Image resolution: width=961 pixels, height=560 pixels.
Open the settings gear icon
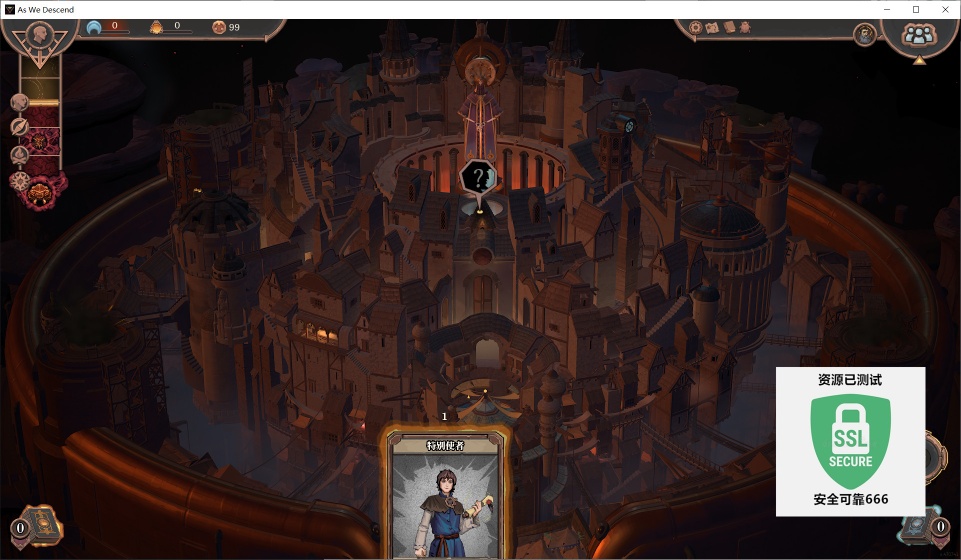[x=697, y=28]
